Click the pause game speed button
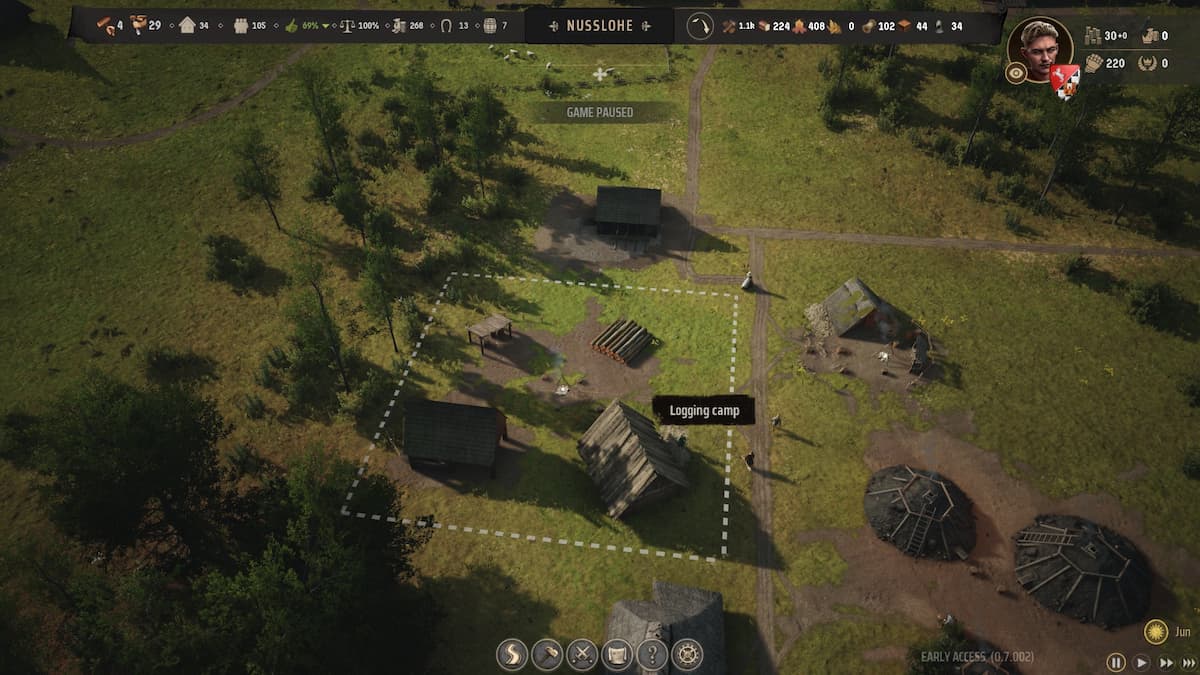Screen dimensions: 1200x675 1116,662
